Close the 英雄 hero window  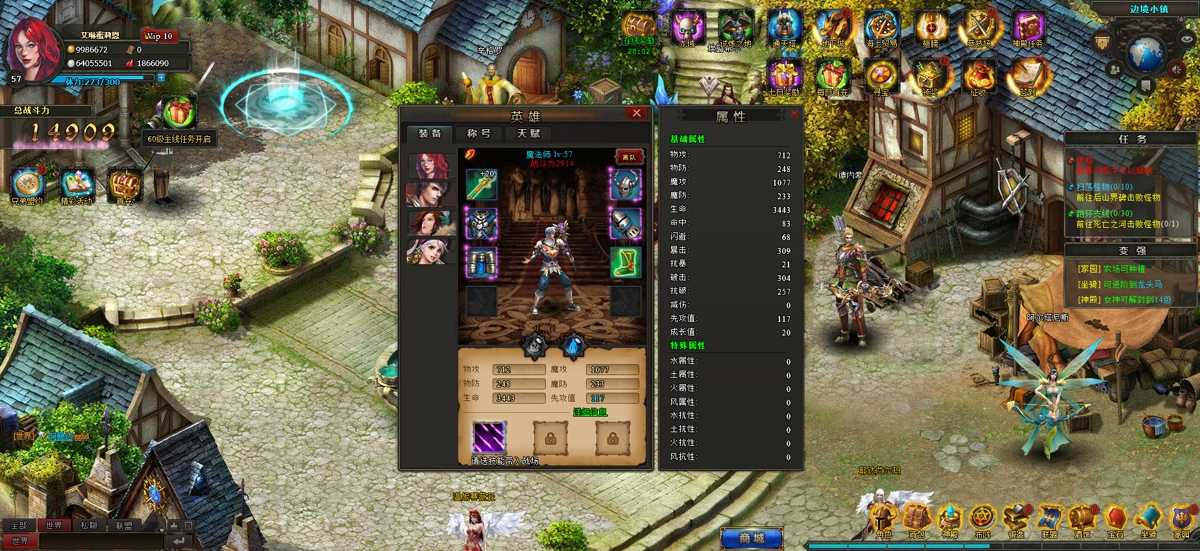[x=636, y=114]
